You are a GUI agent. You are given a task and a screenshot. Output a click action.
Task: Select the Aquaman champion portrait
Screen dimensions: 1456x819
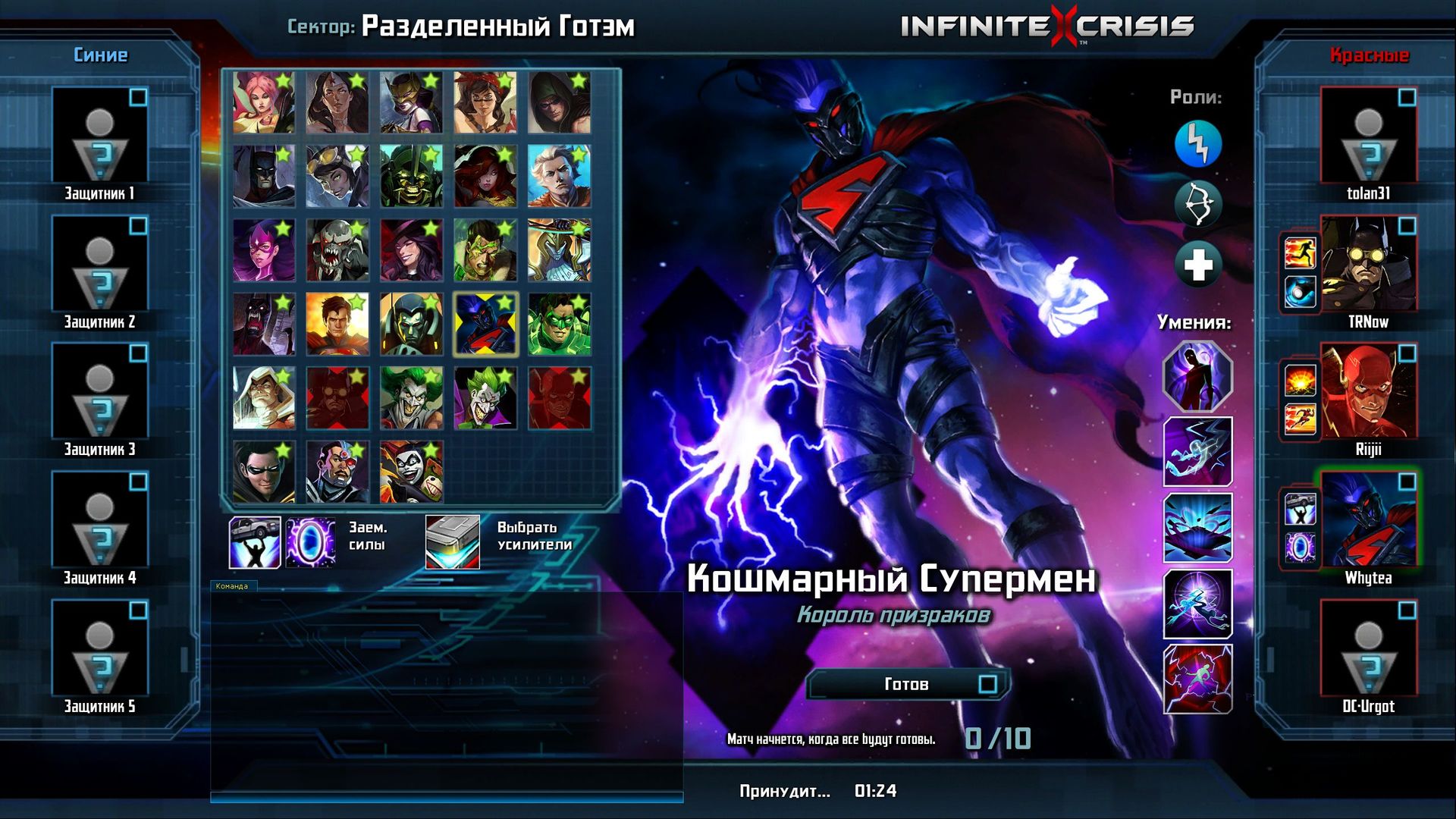559,177
